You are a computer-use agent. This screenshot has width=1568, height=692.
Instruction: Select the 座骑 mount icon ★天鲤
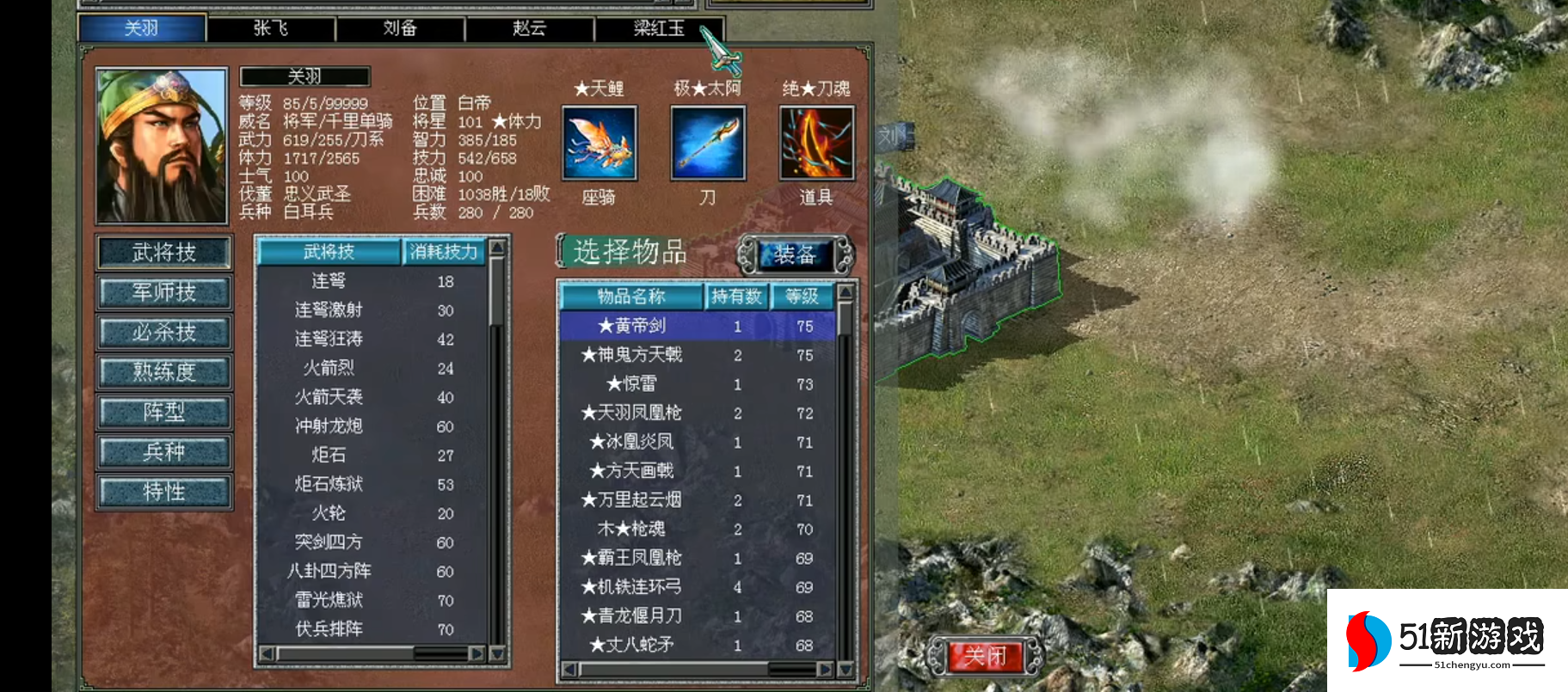600,143
